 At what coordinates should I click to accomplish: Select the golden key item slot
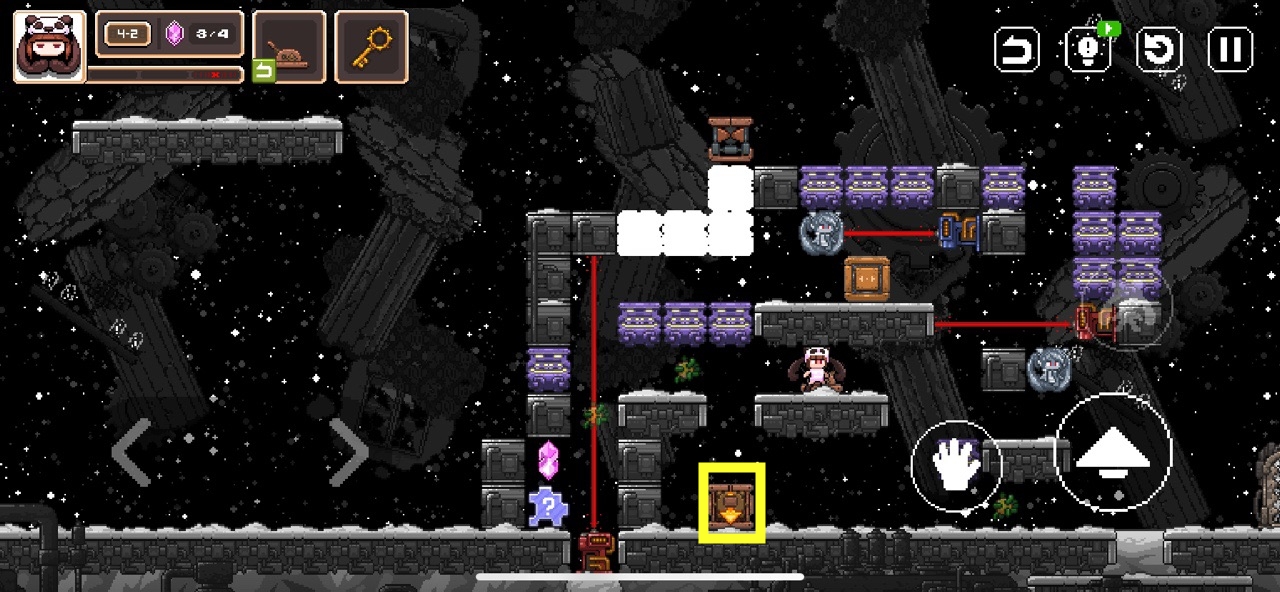[x=371, y=46]
